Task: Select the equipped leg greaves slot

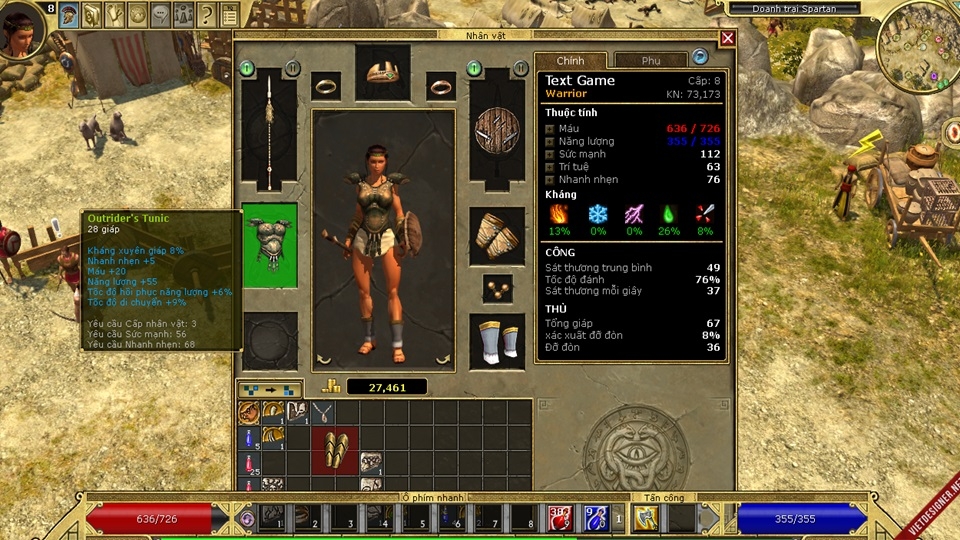Action: [497, 340]
